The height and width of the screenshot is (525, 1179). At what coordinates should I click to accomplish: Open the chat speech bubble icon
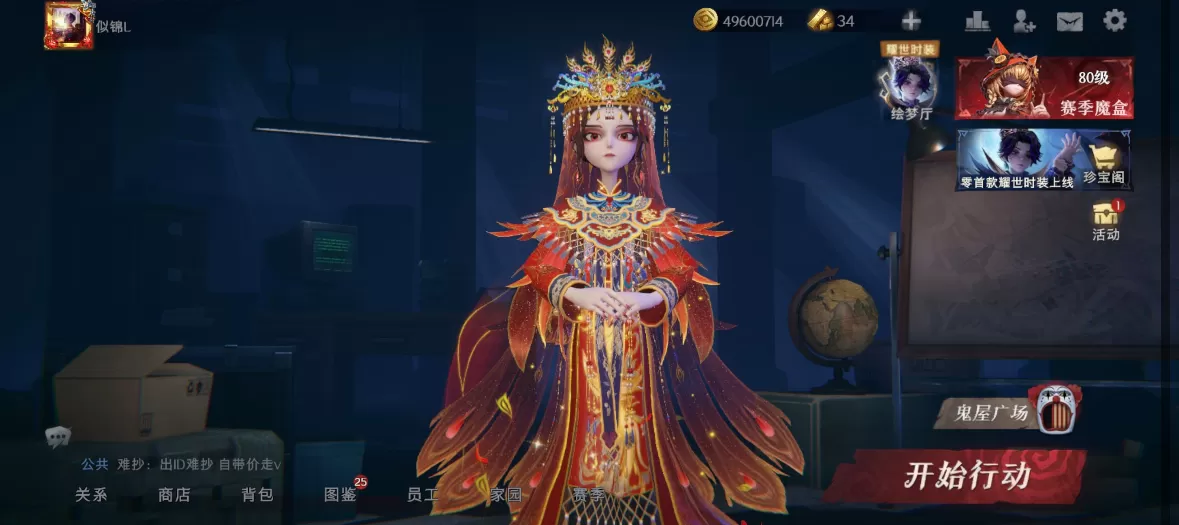57,436
